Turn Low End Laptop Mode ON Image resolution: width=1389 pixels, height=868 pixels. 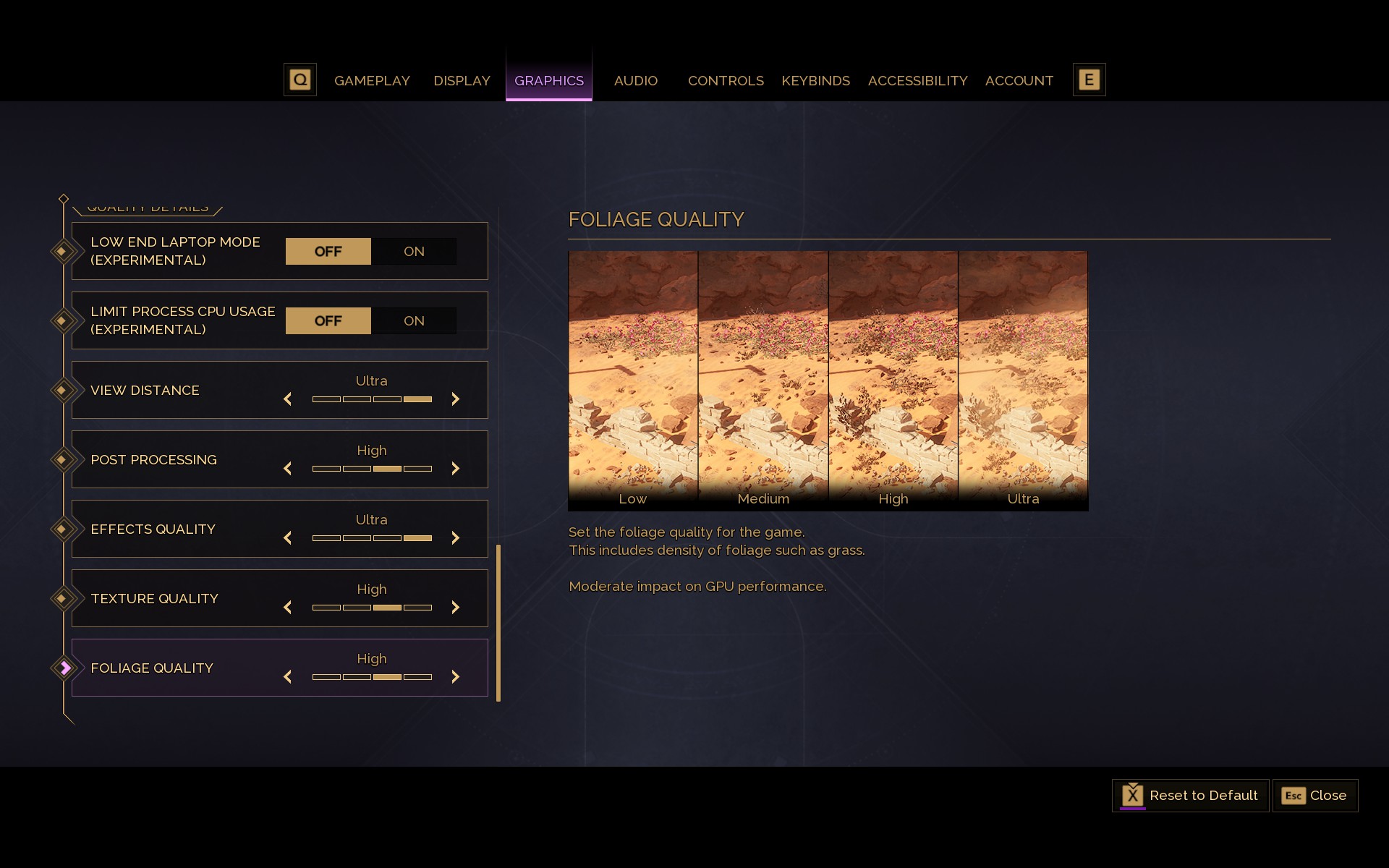coord(414,251)
